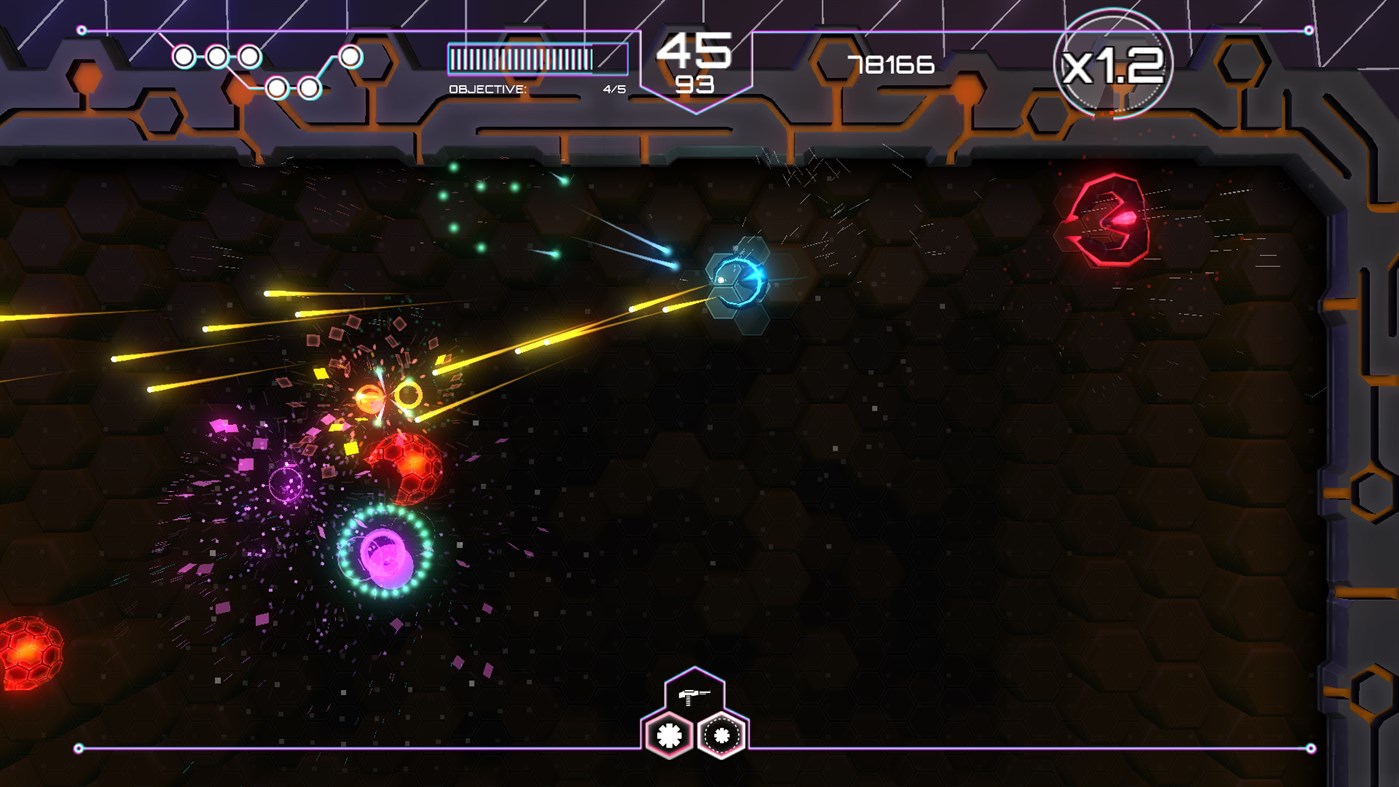Viewport: 1399px width, 787px height.
Task: Toggle the lower branch node circle
Action: (x=276, y=88)
